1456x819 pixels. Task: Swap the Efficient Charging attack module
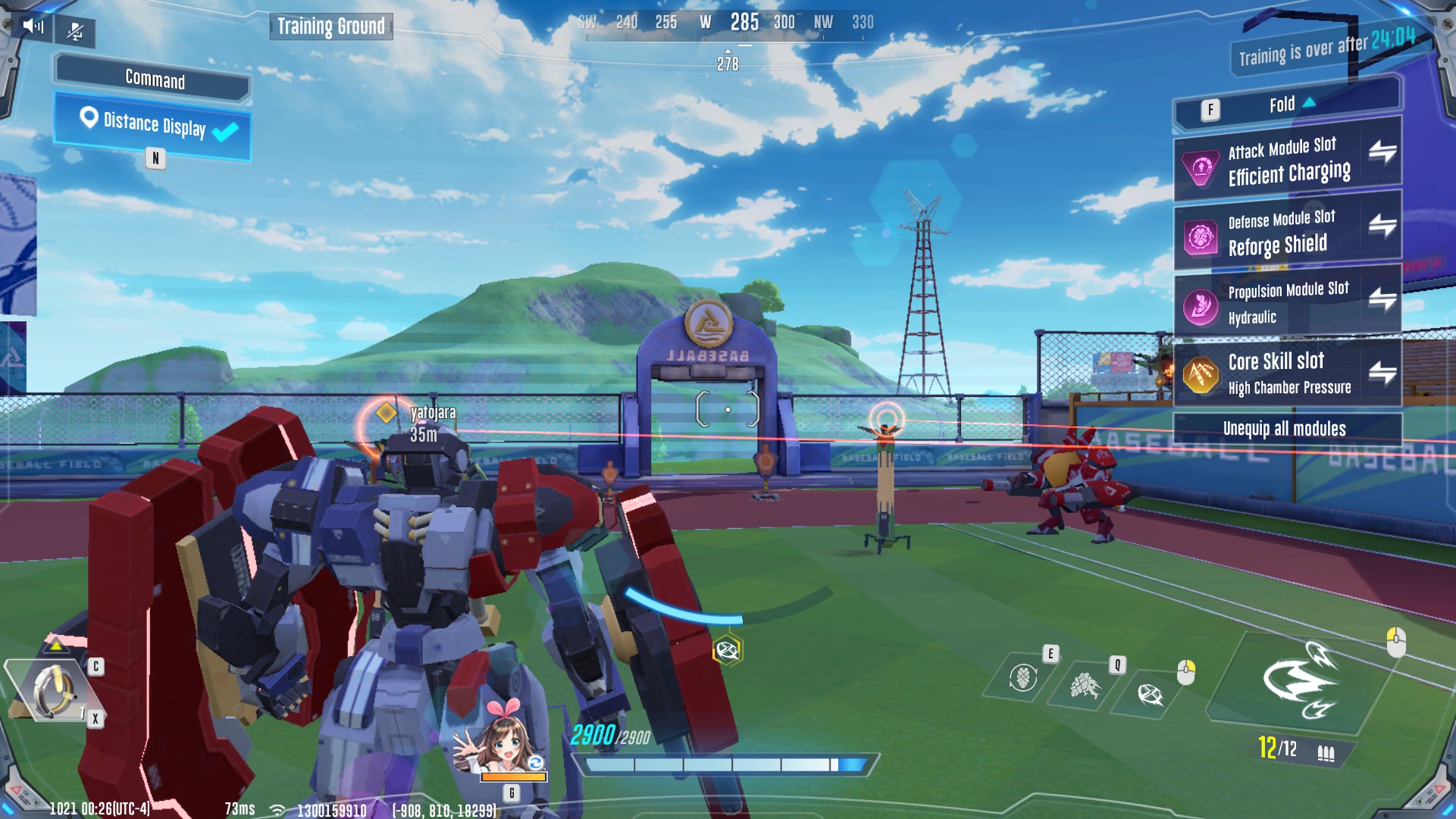click(1382, 152)
